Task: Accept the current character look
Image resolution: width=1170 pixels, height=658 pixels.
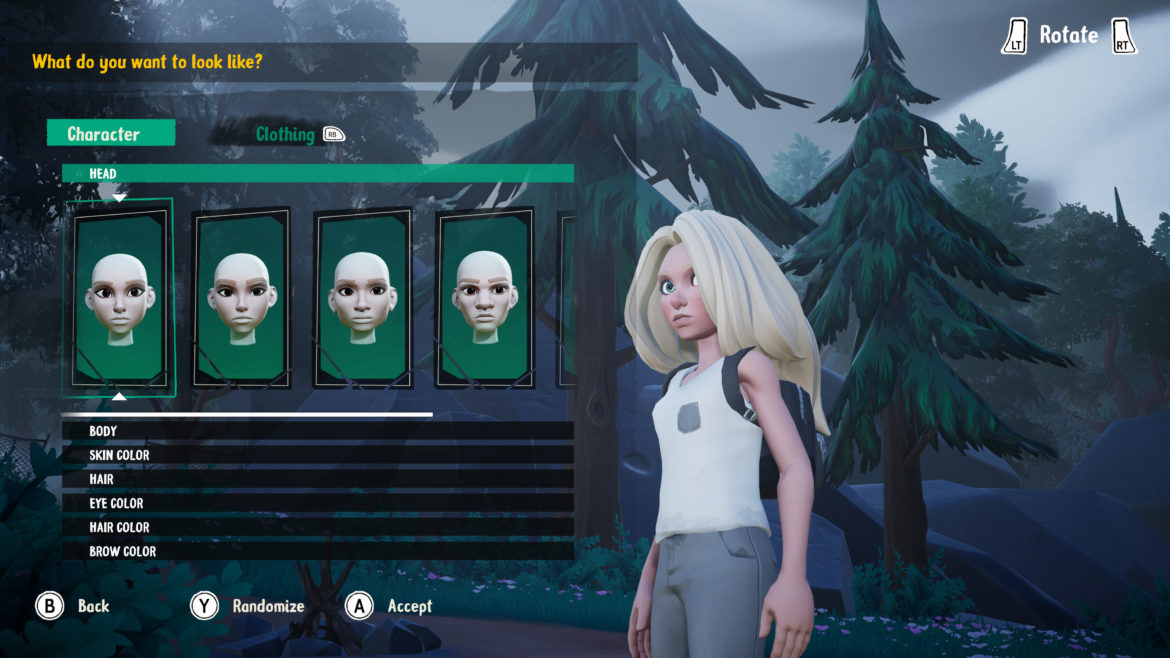Action: click(409, 606)
